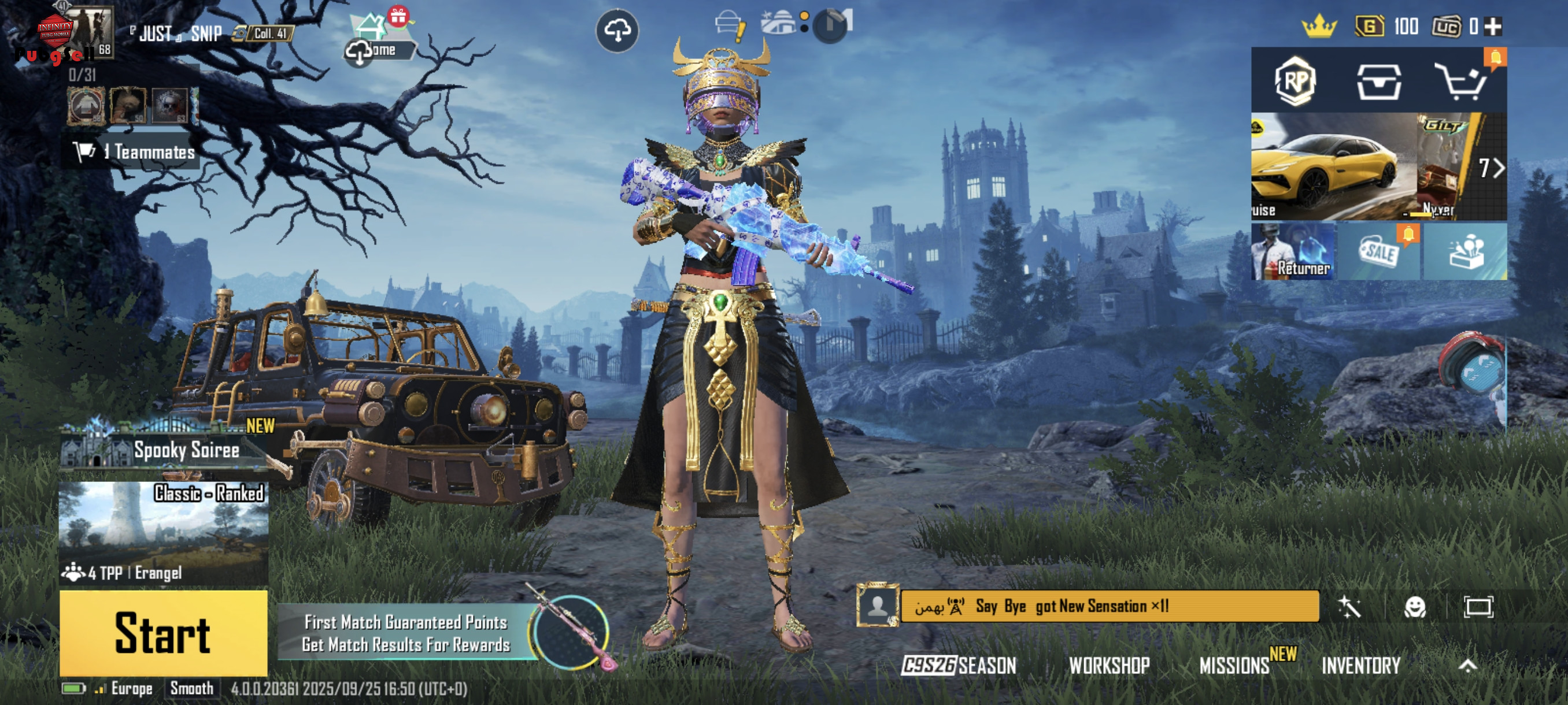This screenshot has width=1568, height=705.
Task: Open the Returner event tile
Action: click(x=1293, y=251)
